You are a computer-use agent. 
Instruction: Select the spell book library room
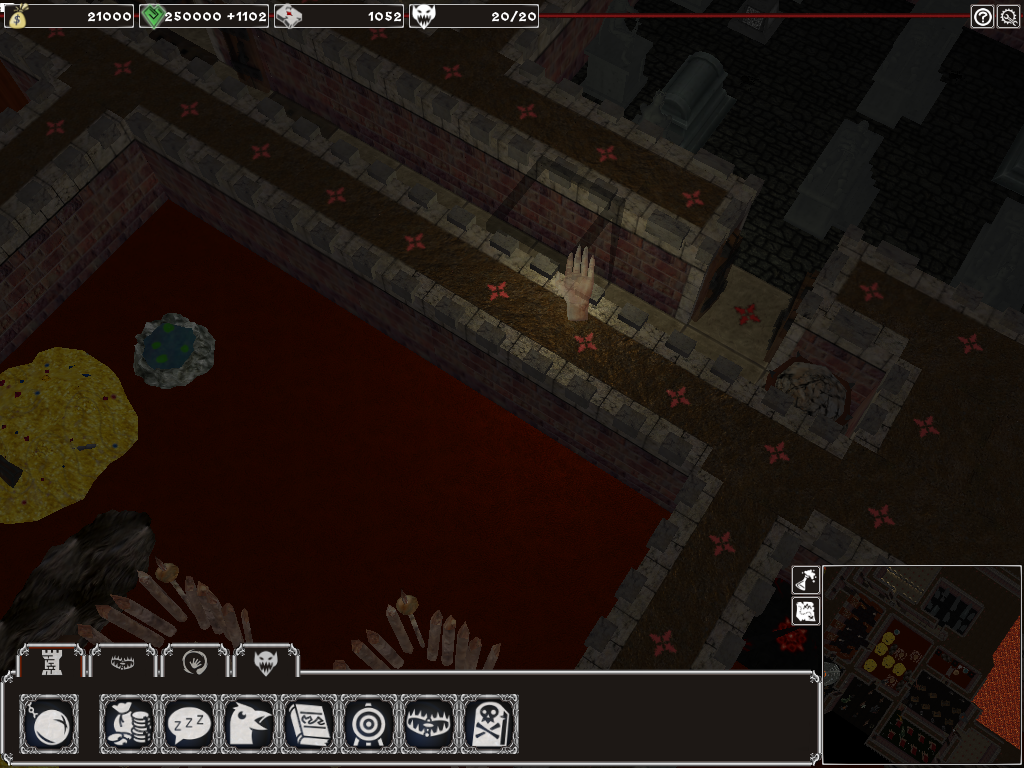click(x=309, y=723)
